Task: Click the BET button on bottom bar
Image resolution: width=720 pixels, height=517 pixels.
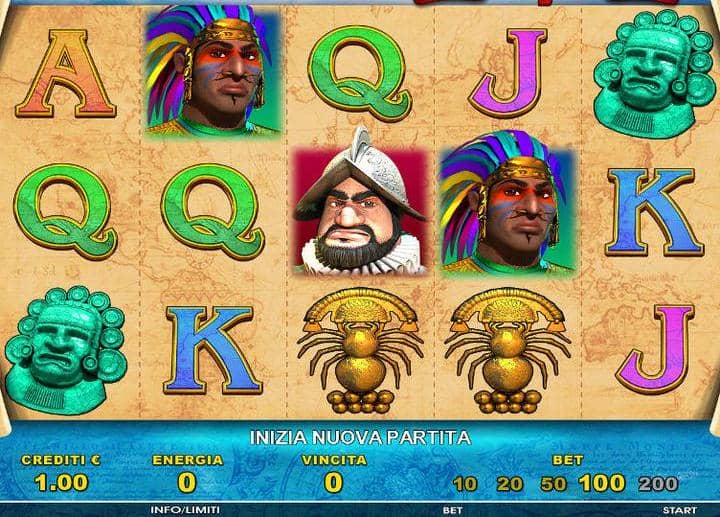Action: (453, 509)
